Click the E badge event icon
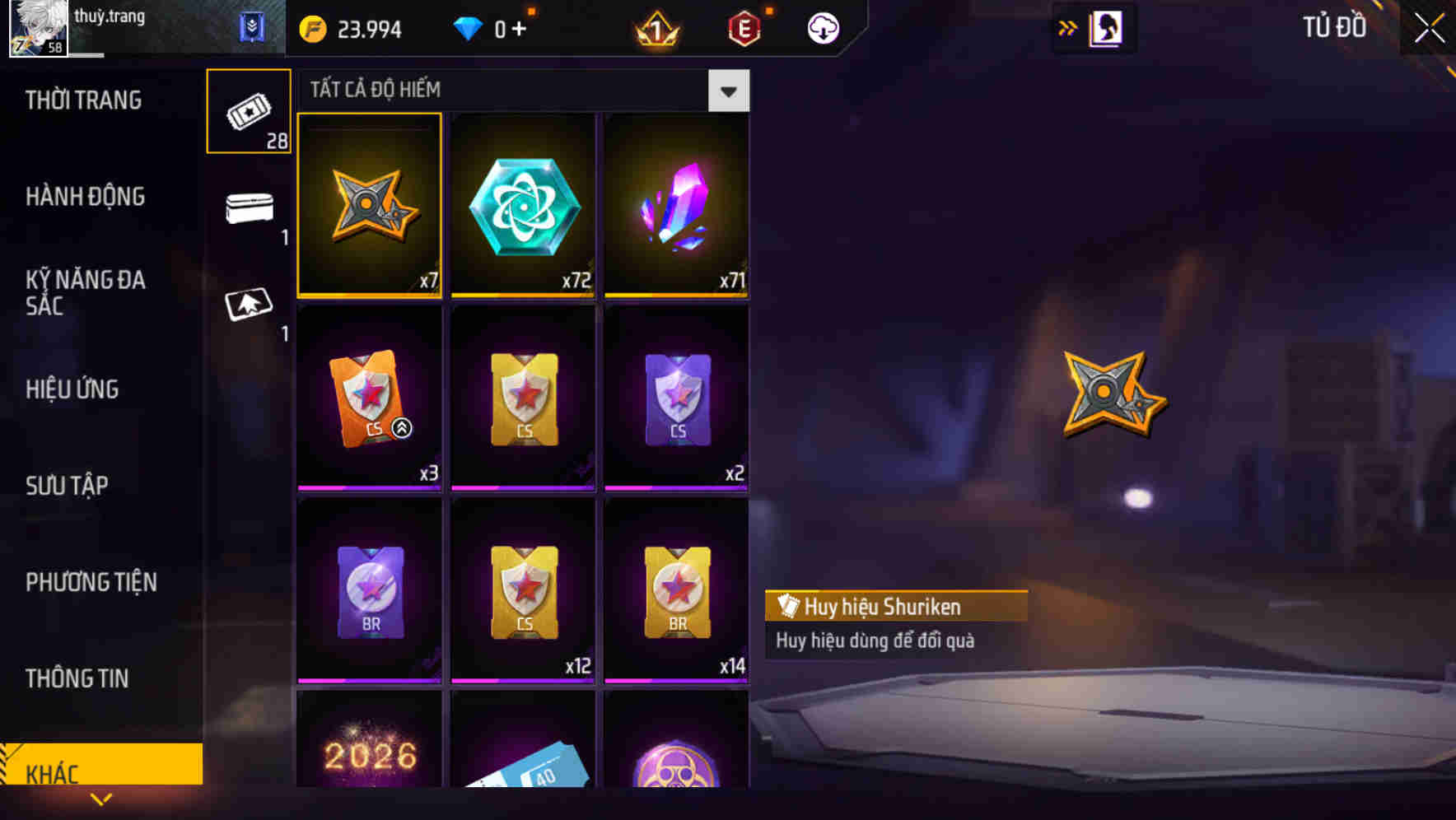This screenshot has width=1456, height=820. [x=744, y=27]
